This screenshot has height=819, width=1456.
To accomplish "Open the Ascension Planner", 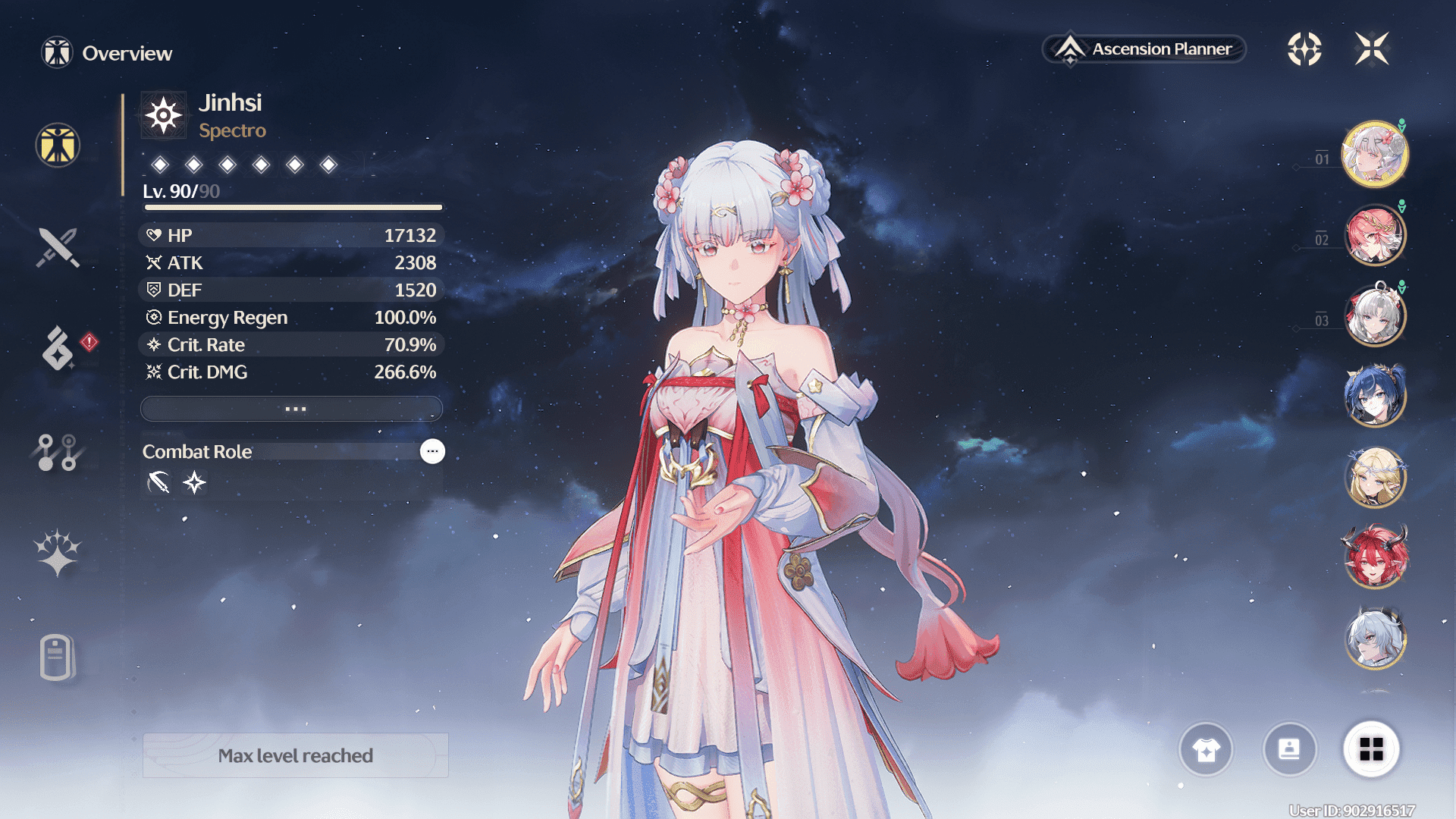I will pyautogui.click(x=1145, y=49).
